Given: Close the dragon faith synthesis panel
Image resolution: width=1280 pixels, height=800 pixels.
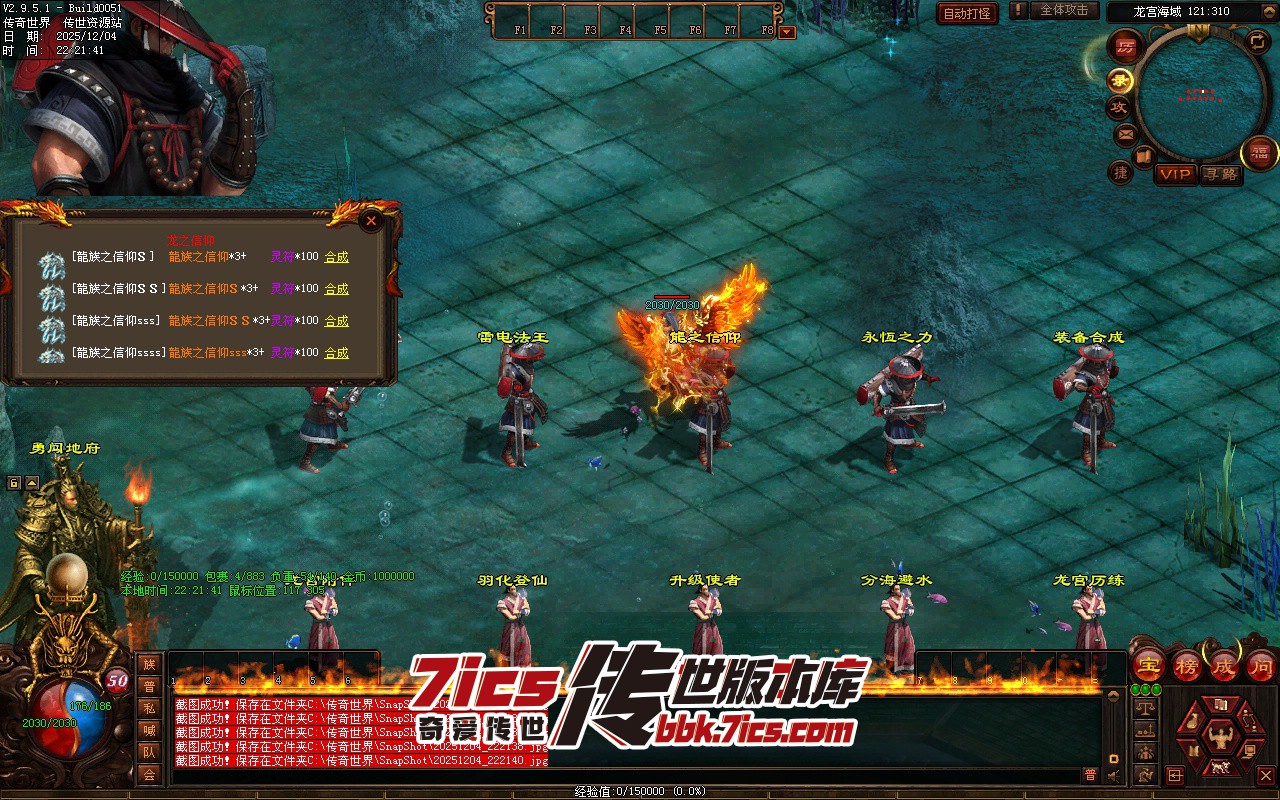Looking at the screenshot, I should [371, 221].
